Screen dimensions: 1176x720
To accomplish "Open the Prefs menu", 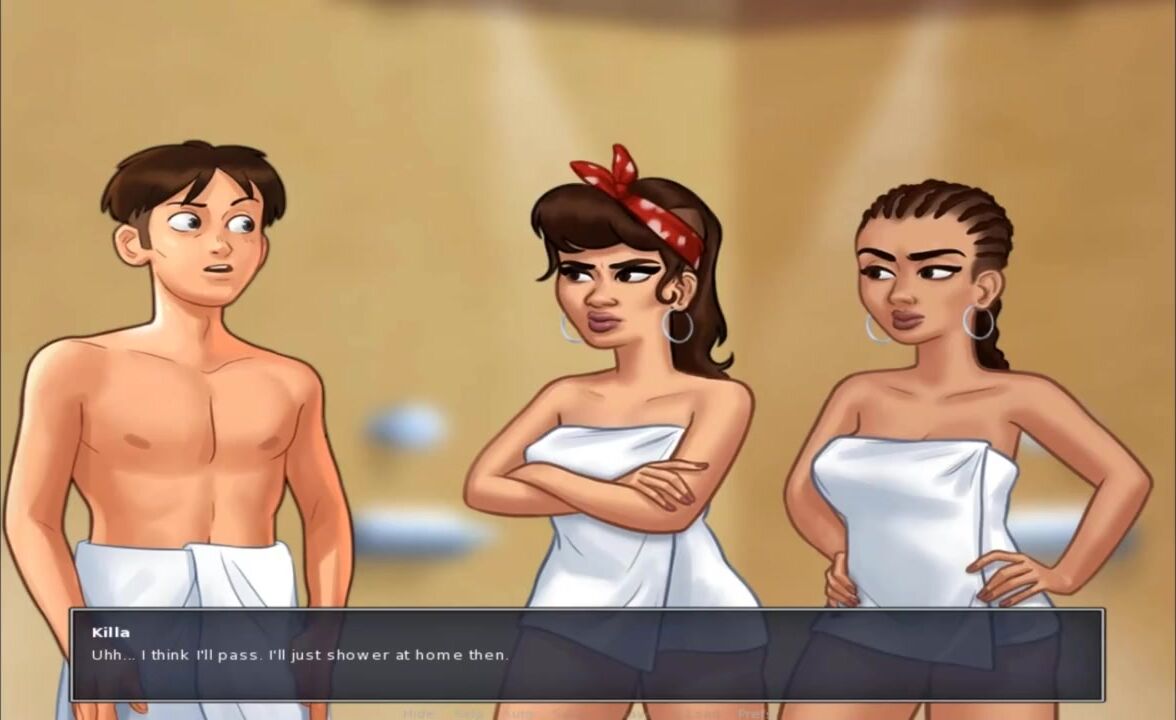I will [x=755, y=714].
